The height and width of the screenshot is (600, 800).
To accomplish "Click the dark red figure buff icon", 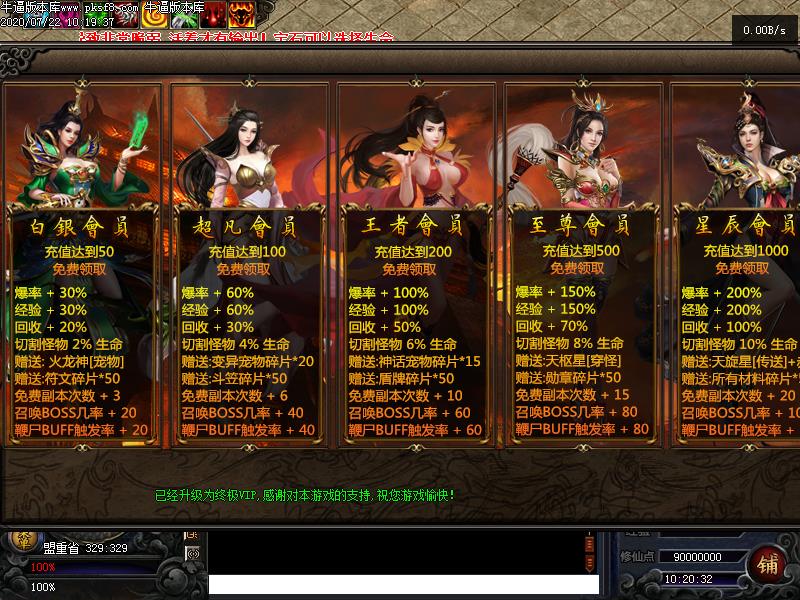I will pyautogui.click(x=213, y=14).
